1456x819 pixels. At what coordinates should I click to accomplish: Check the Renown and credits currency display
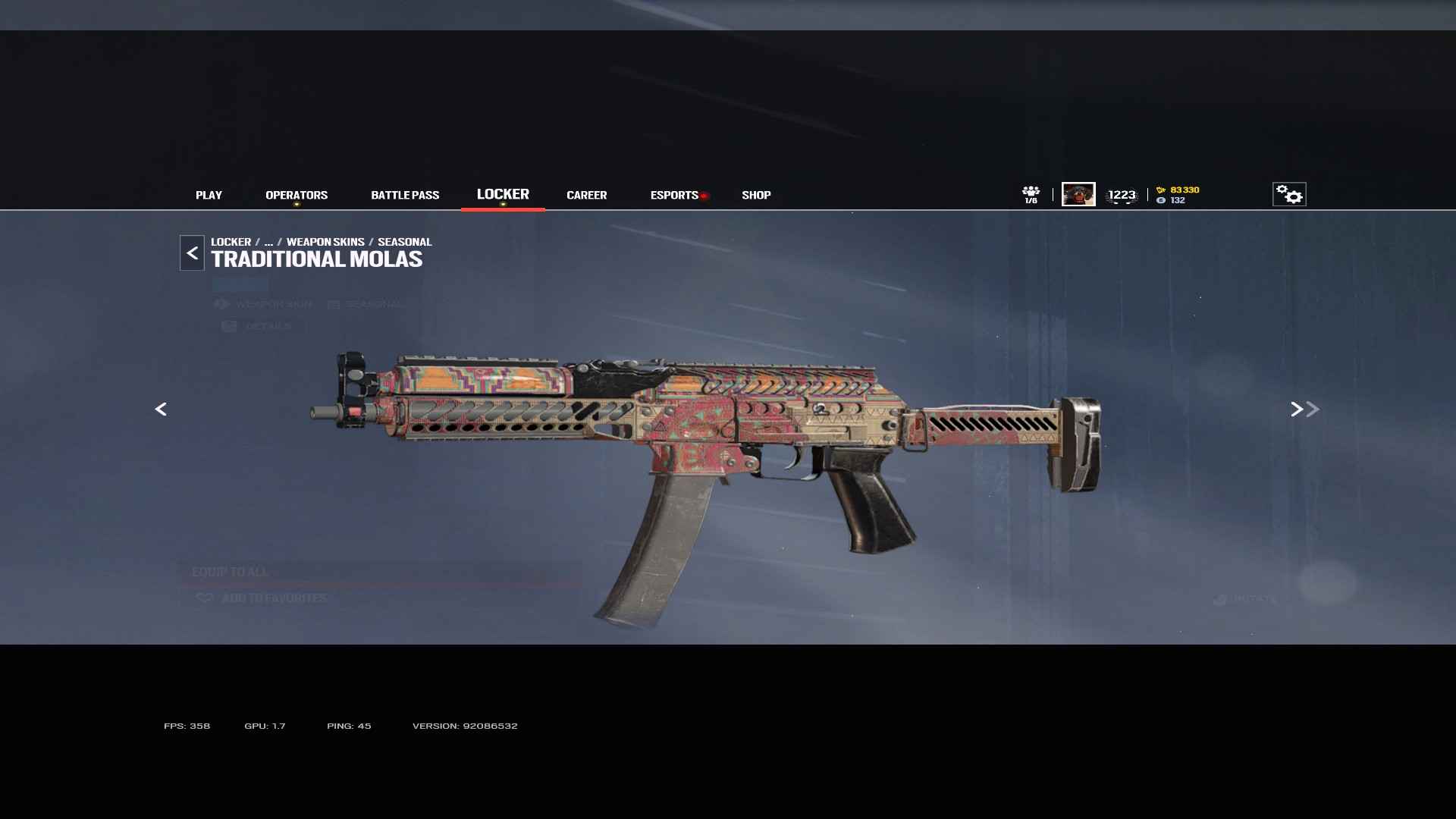[x=1178, y=195]
